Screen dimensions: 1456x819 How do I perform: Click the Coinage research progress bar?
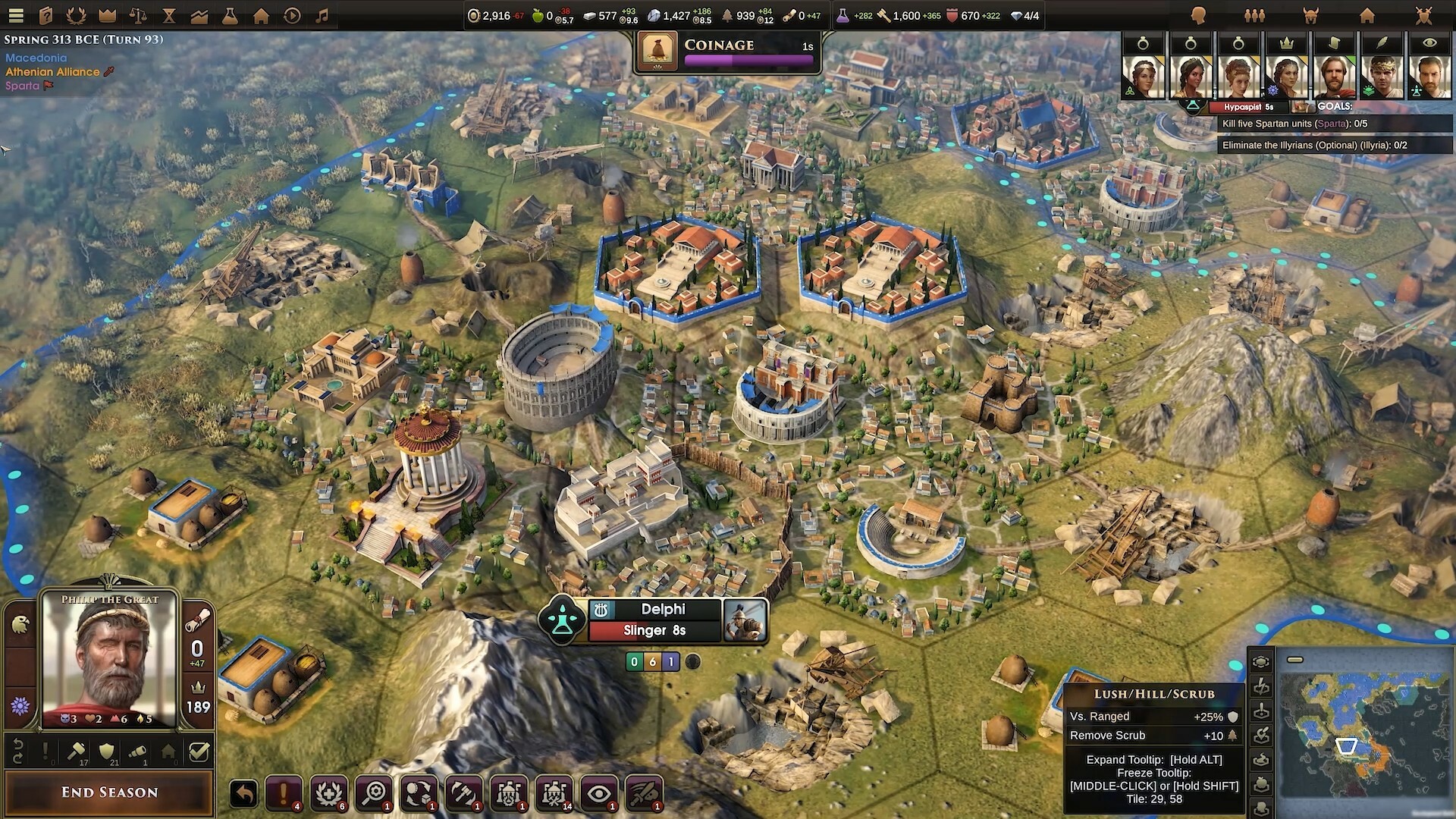[749, 58]
